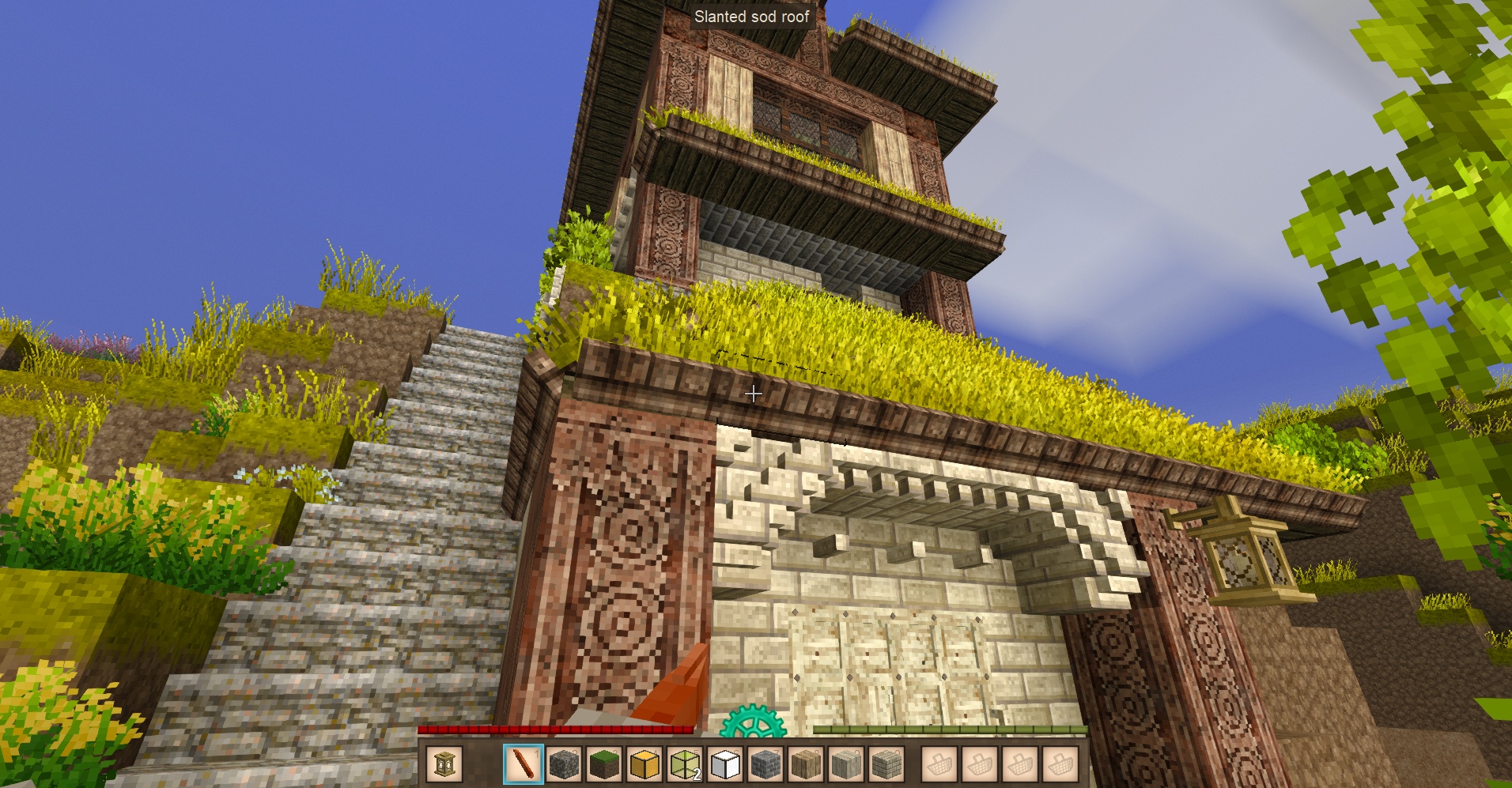Select the translucent green block stack

coord(685,764)
